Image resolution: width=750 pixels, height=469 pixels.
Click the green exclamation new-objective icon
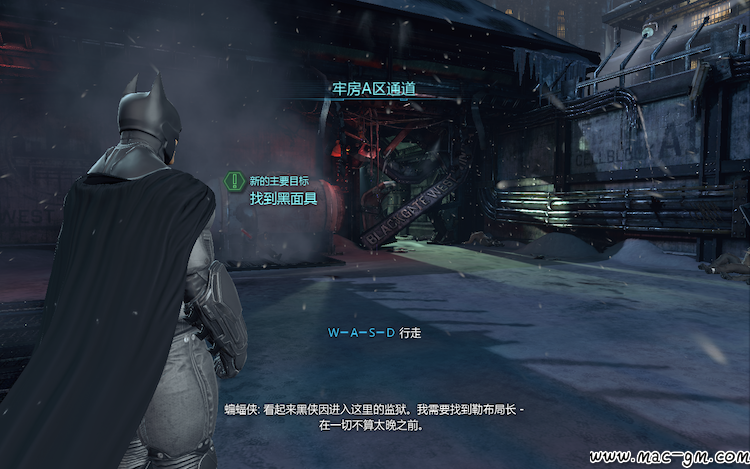click(x=234, y=182)
